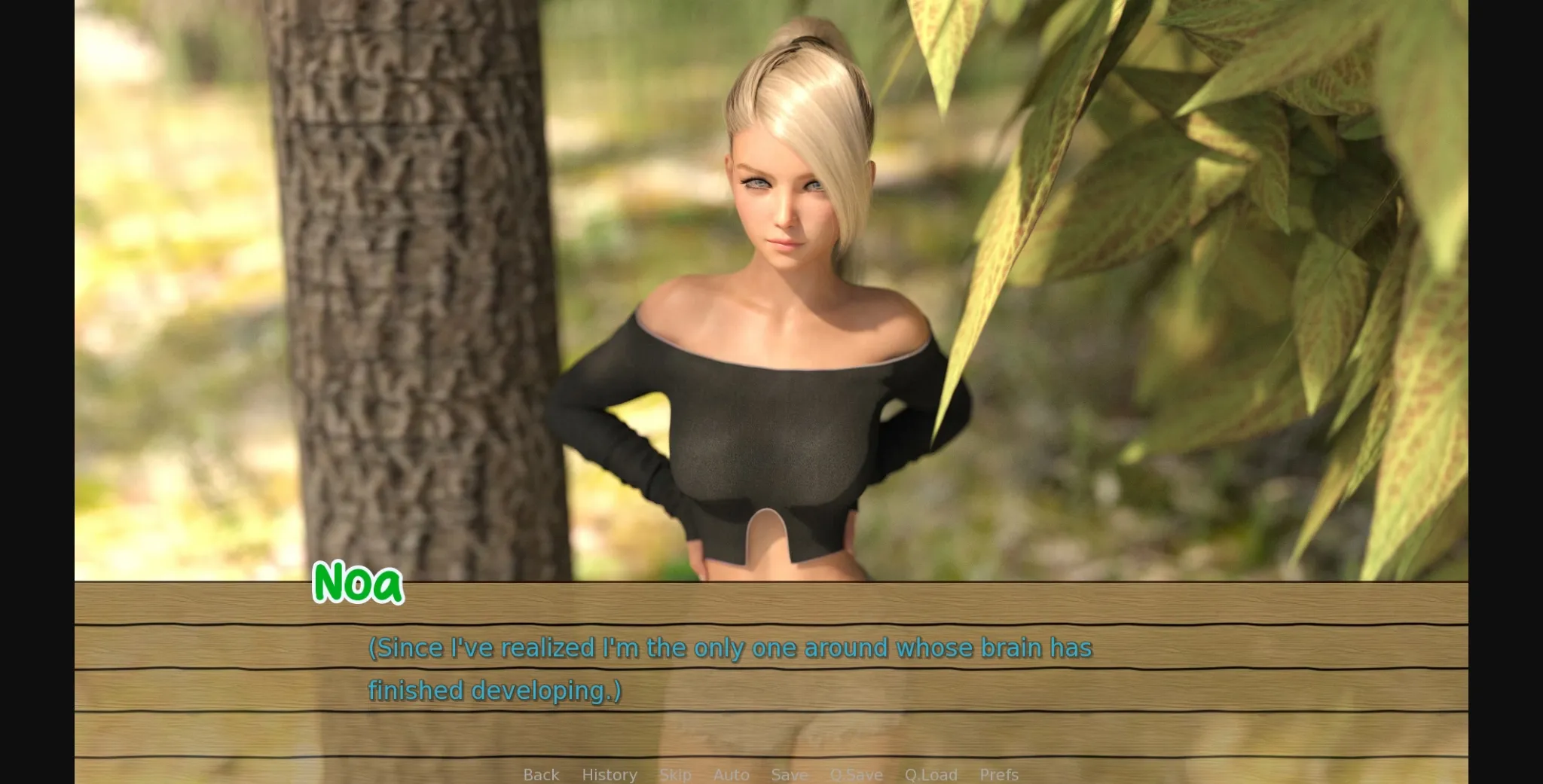1543x784 pixels.
Task: Click the Q.Save label in the quick menu
Action: (855, 774)
